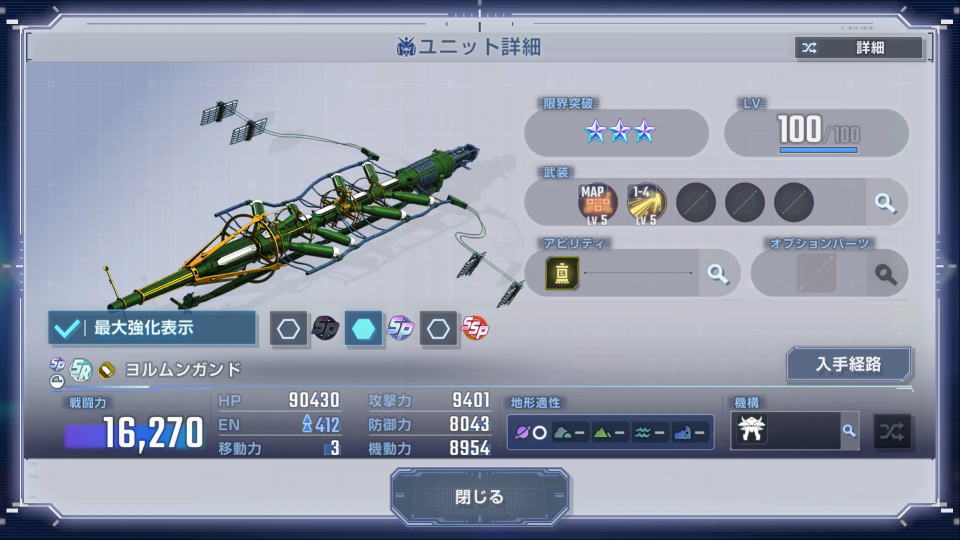Open the 機構 mechanism magnifier
Image resolution: width=960 pixels, height=540 pixels.
click(x=848, y=431)
